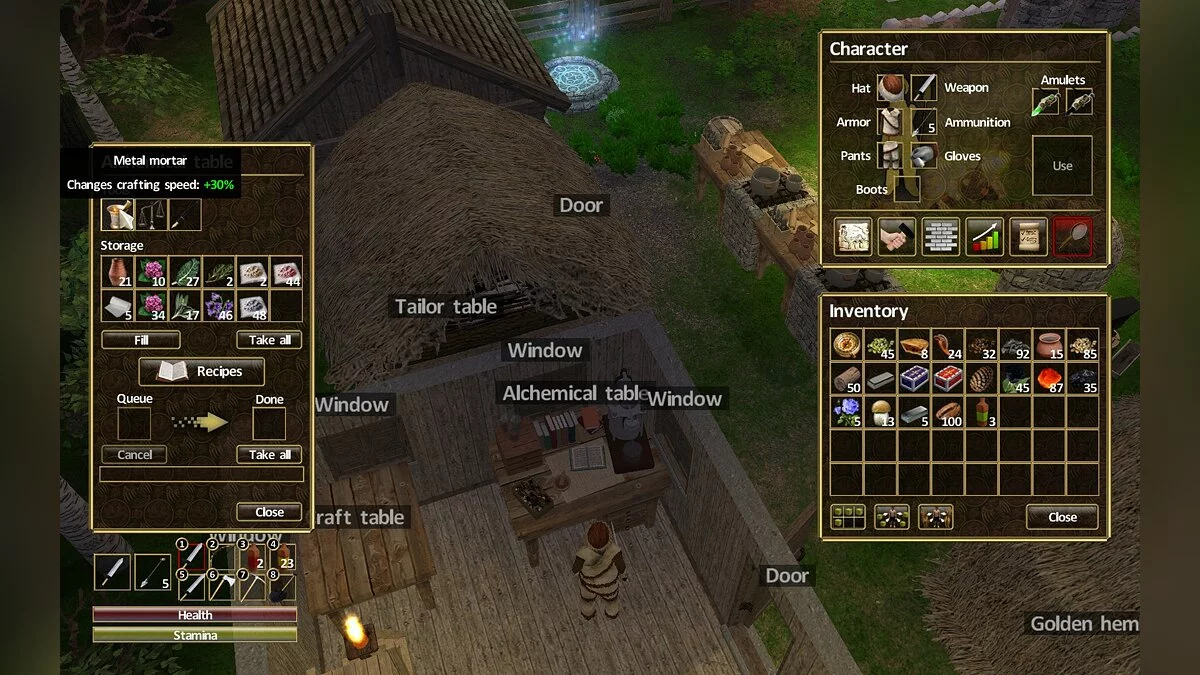The image size is (1200, 675).
Task: Open the Recipes book
Action: [201, 371]
